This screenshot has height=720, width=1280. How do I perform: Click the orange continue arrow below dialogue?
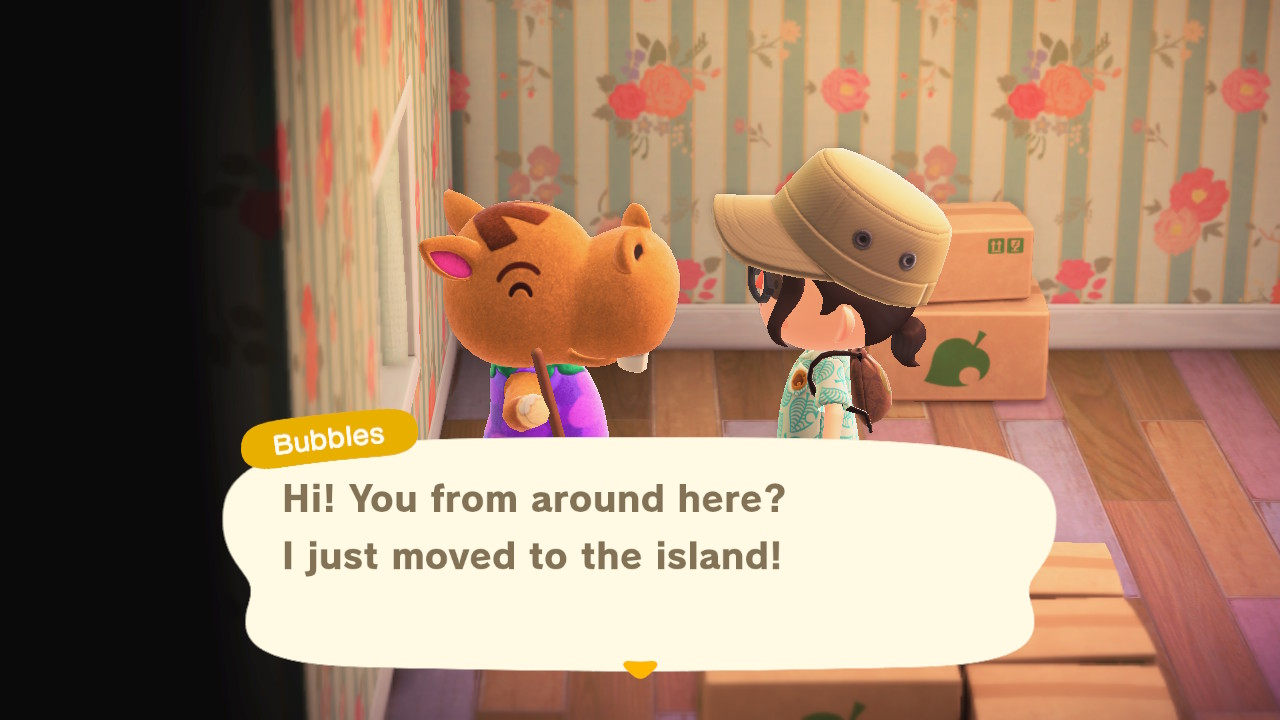click(639, 668)
